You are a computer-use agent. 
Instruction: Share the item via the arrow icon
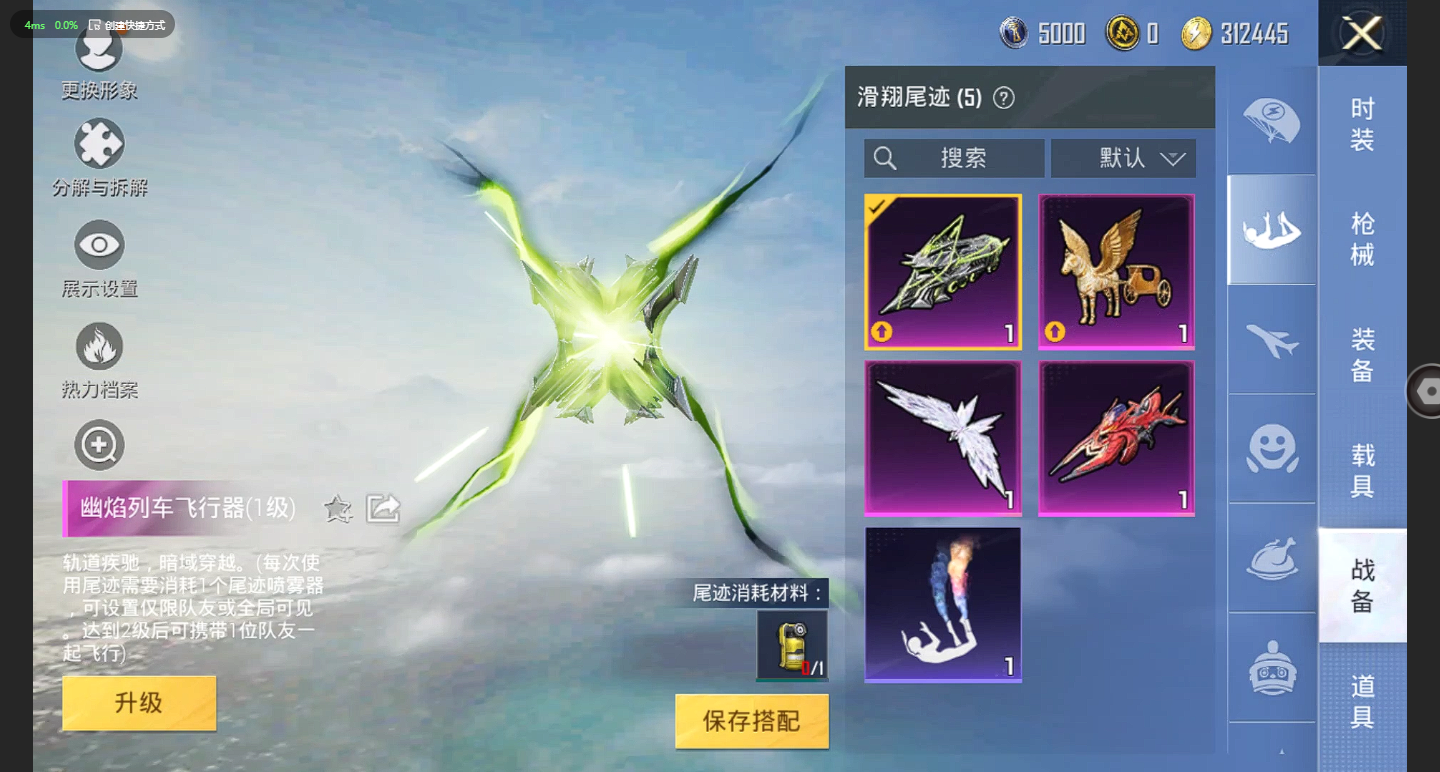(383, 509)
